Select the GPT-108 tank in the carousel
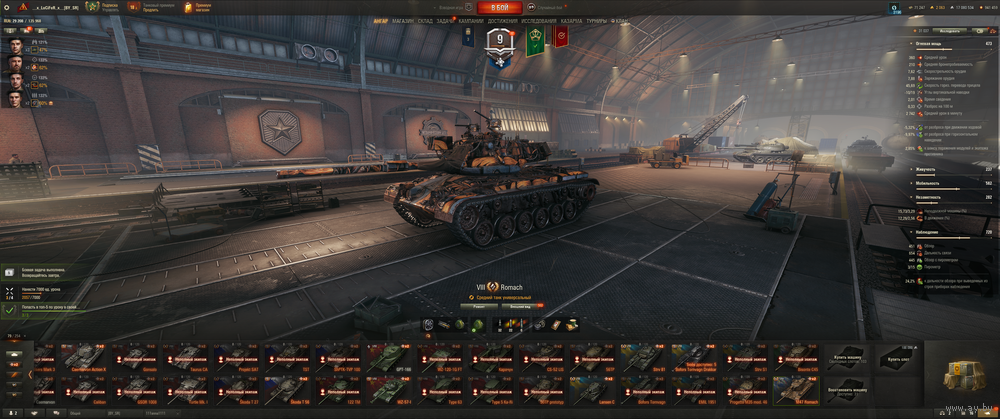 pos(388,358)
